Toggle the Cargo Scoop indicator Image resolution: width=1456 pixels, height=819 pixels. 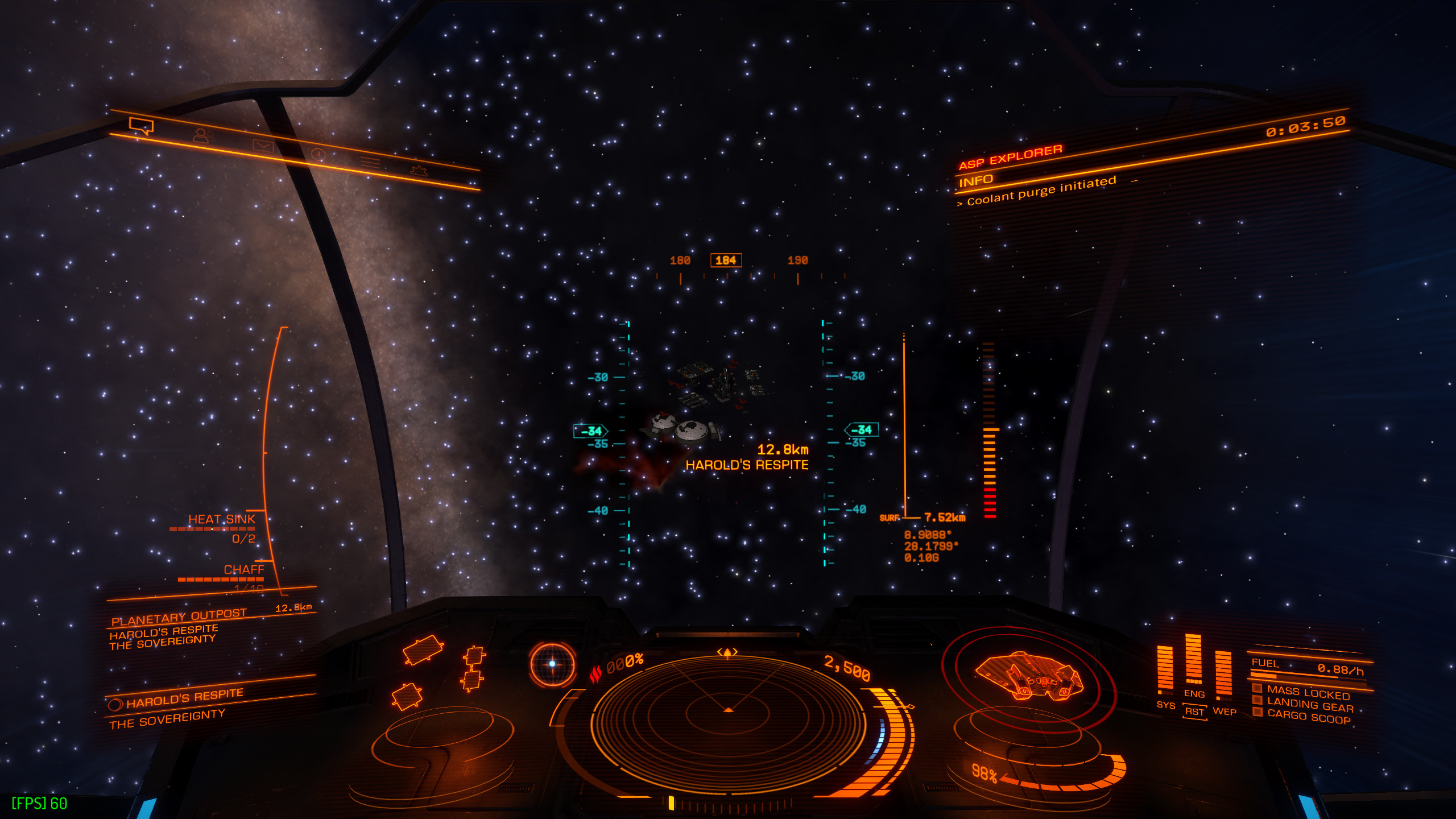tap(1308, 717)
